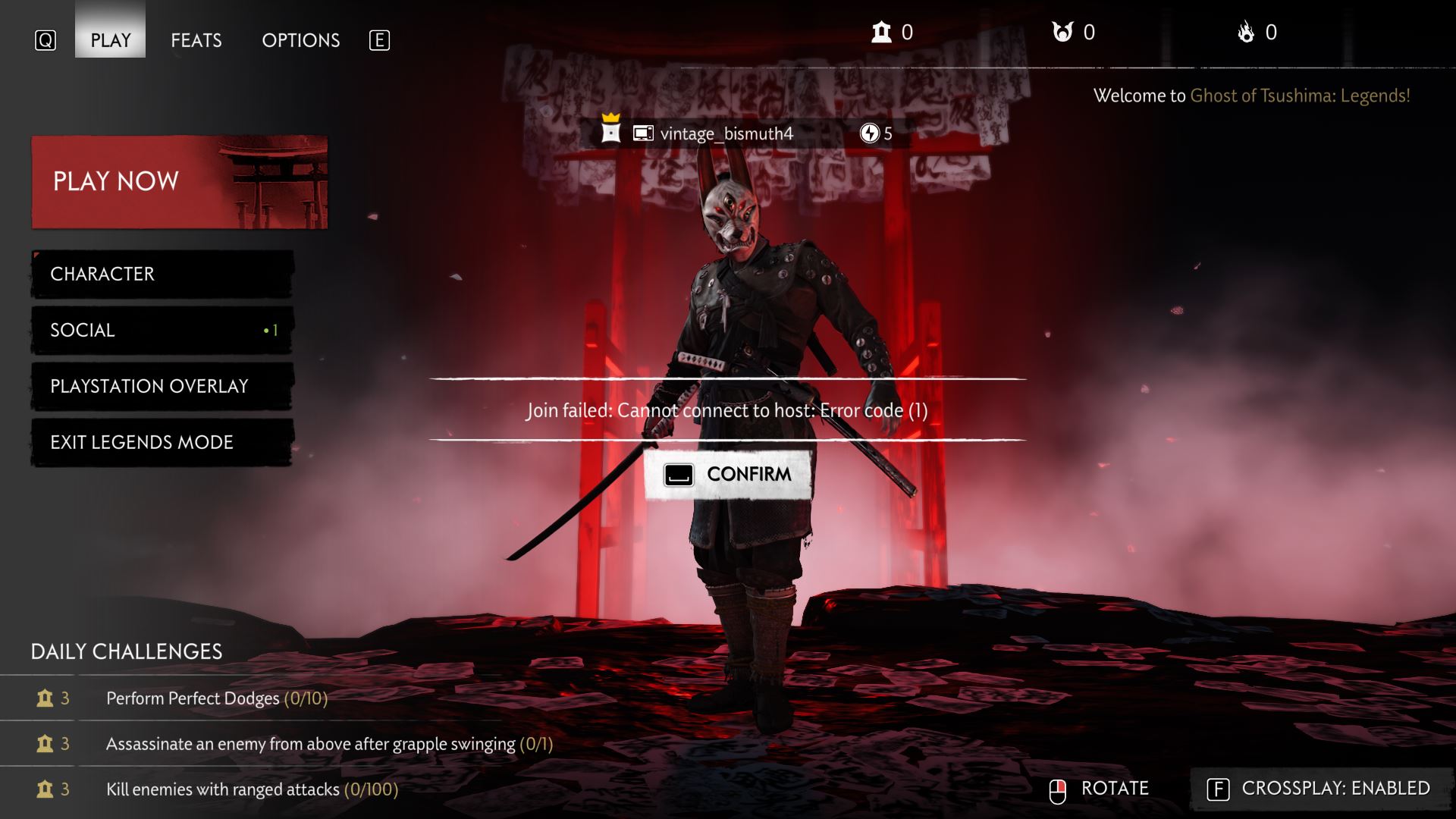Click the oni horns currency icon
1456x819 pixels.
[1062, 32]
